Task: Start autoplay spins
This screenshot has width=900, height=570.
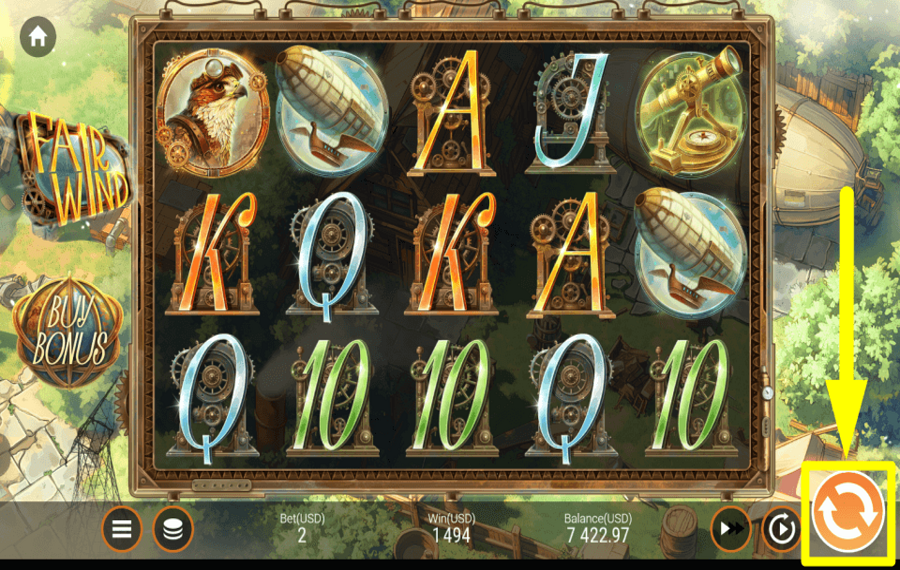Action: (781, 529)
